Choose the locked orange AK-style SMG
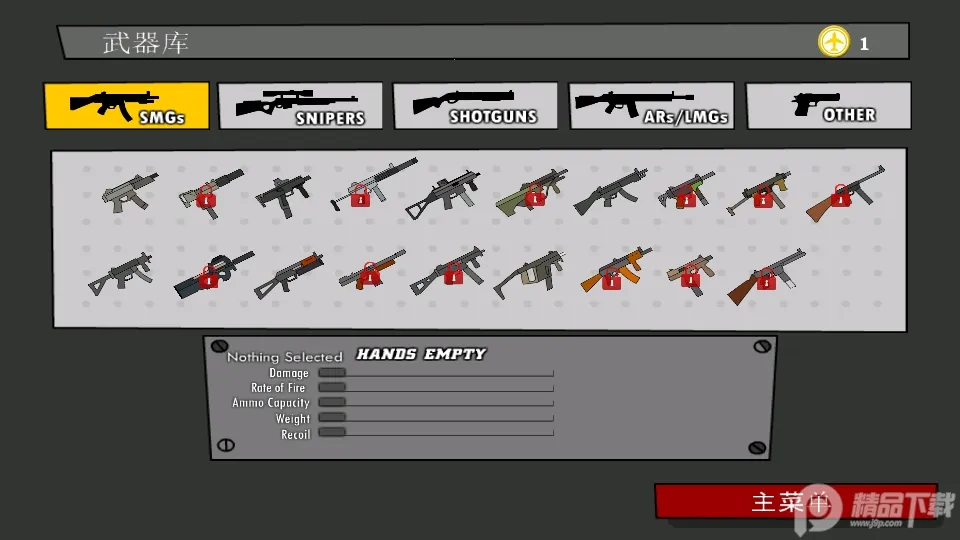 pyautogui.click(x=615, y=272)
